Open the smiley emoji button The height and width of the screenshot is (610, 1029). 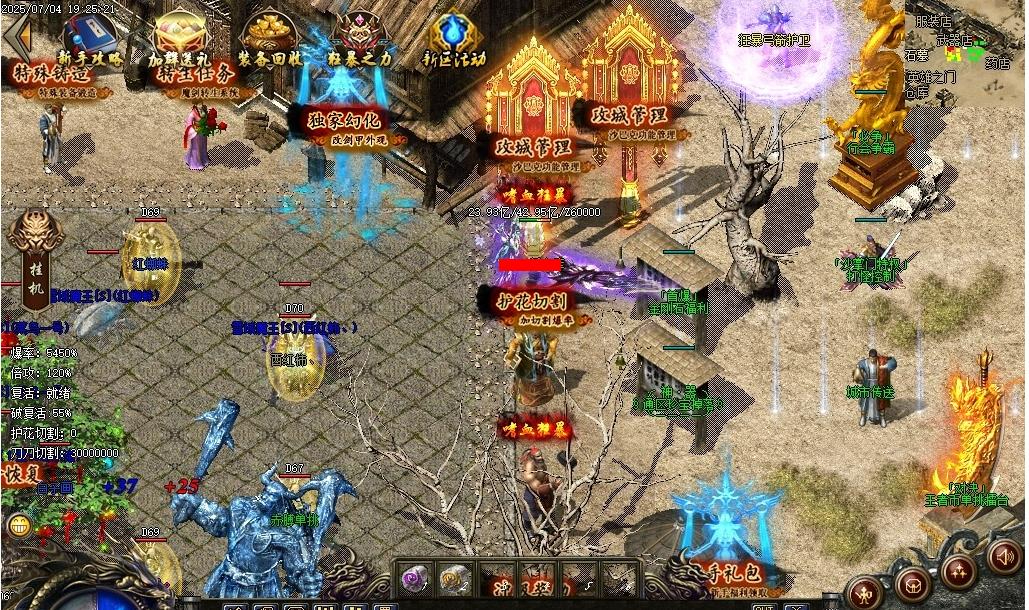pyautogui.click(x=17, y=525)
